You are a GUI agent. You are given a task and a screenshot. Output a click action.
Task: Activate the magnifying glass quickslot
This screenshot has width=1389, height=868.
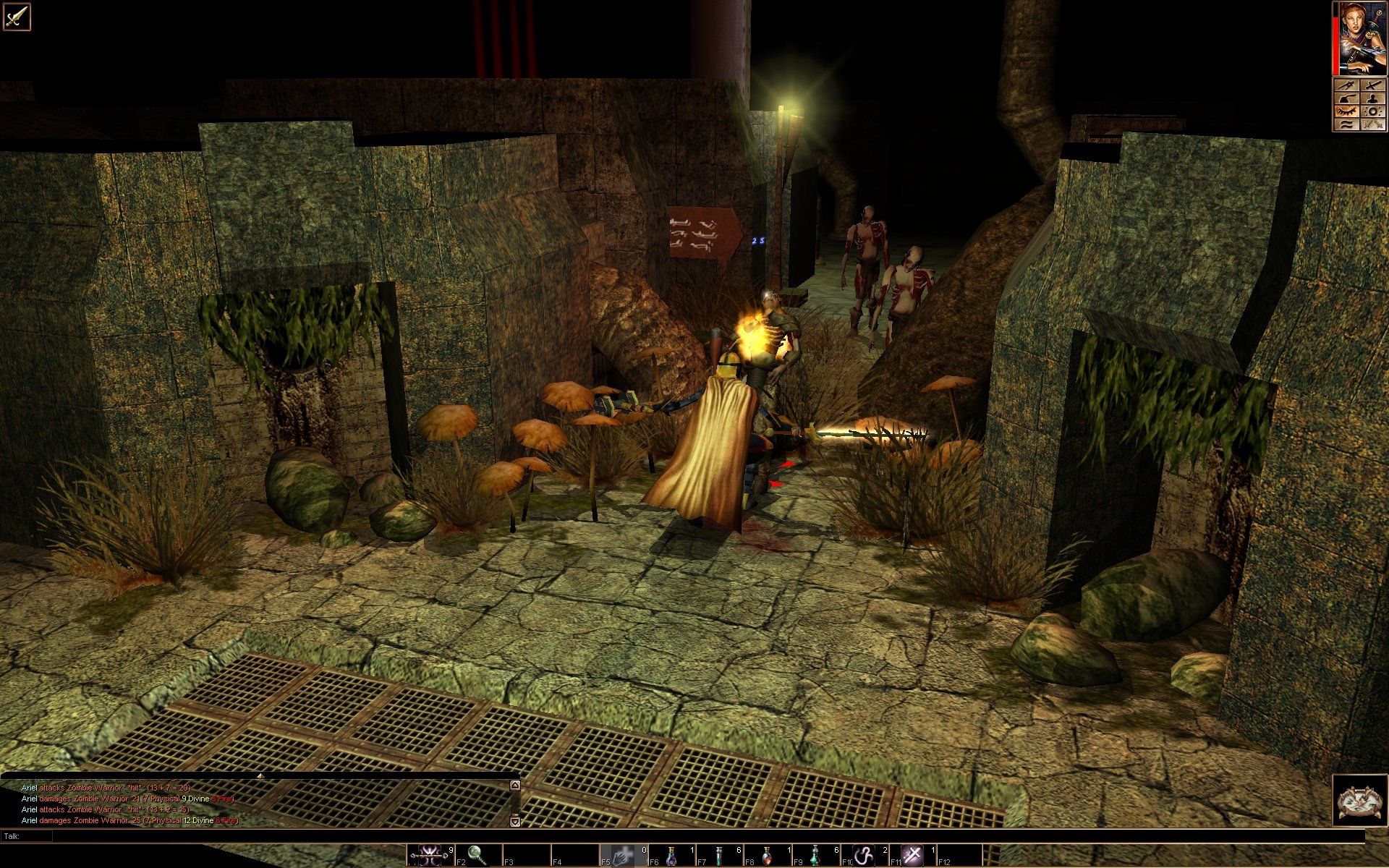click(x=477, y=856)
